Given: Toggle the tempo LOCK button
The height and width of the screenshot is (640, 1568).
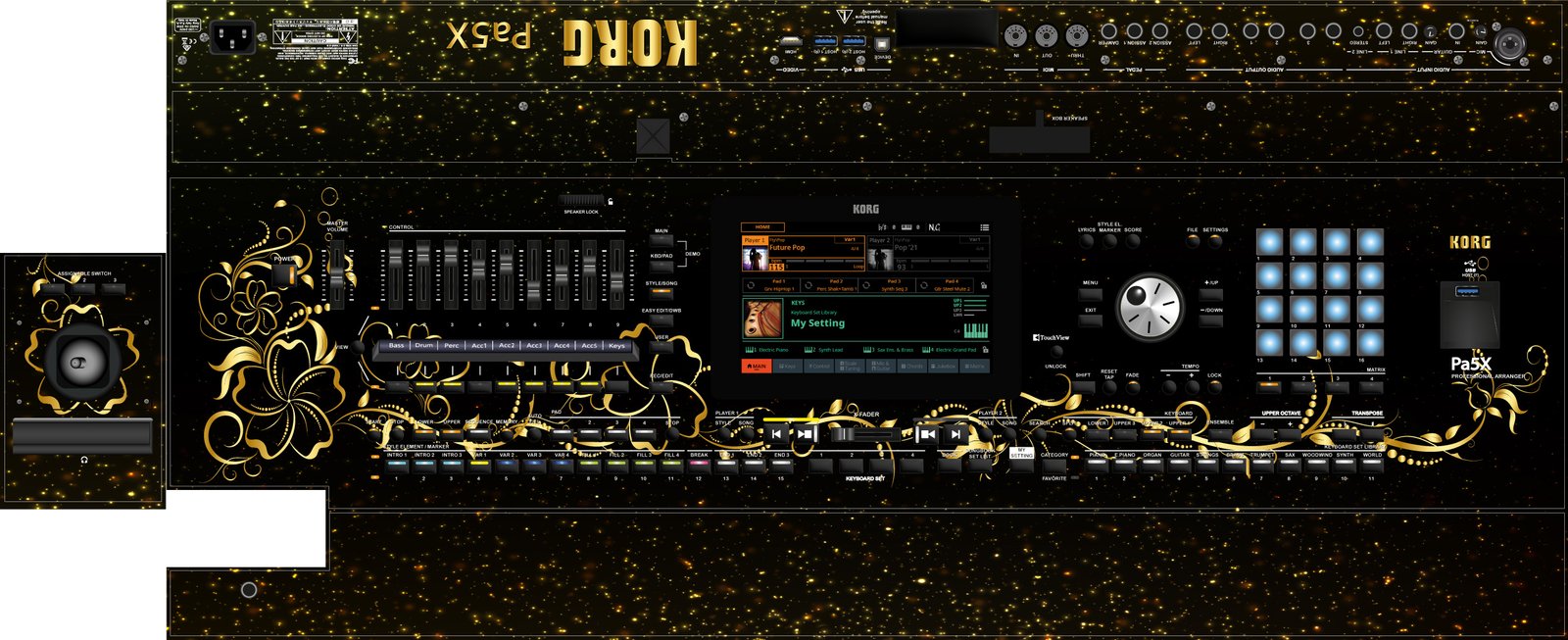Looking at the screenshot, I should (x=1214, y=386).
